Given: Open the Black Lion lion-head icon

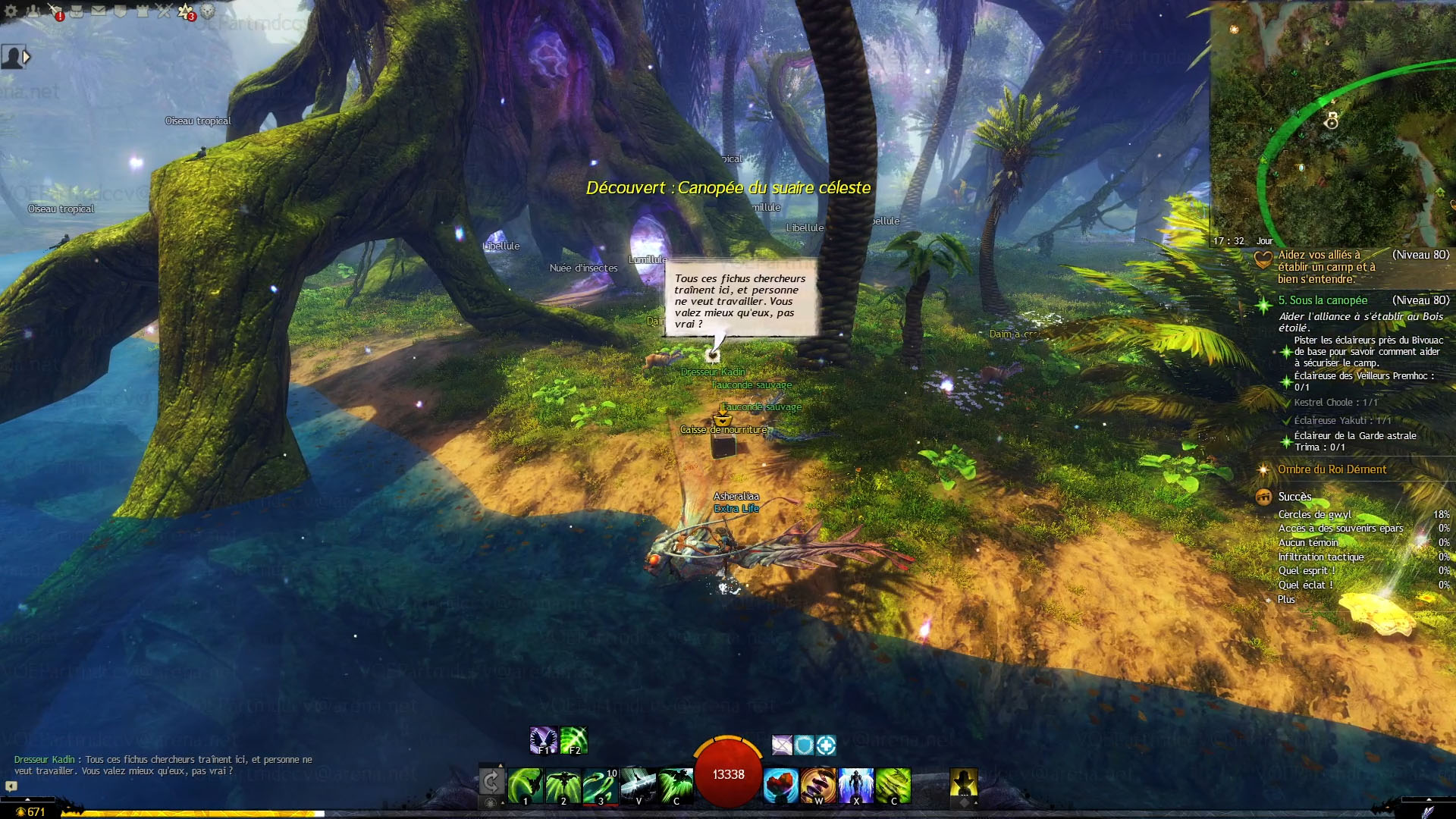Looking at the screenshot, I should 208,11.
